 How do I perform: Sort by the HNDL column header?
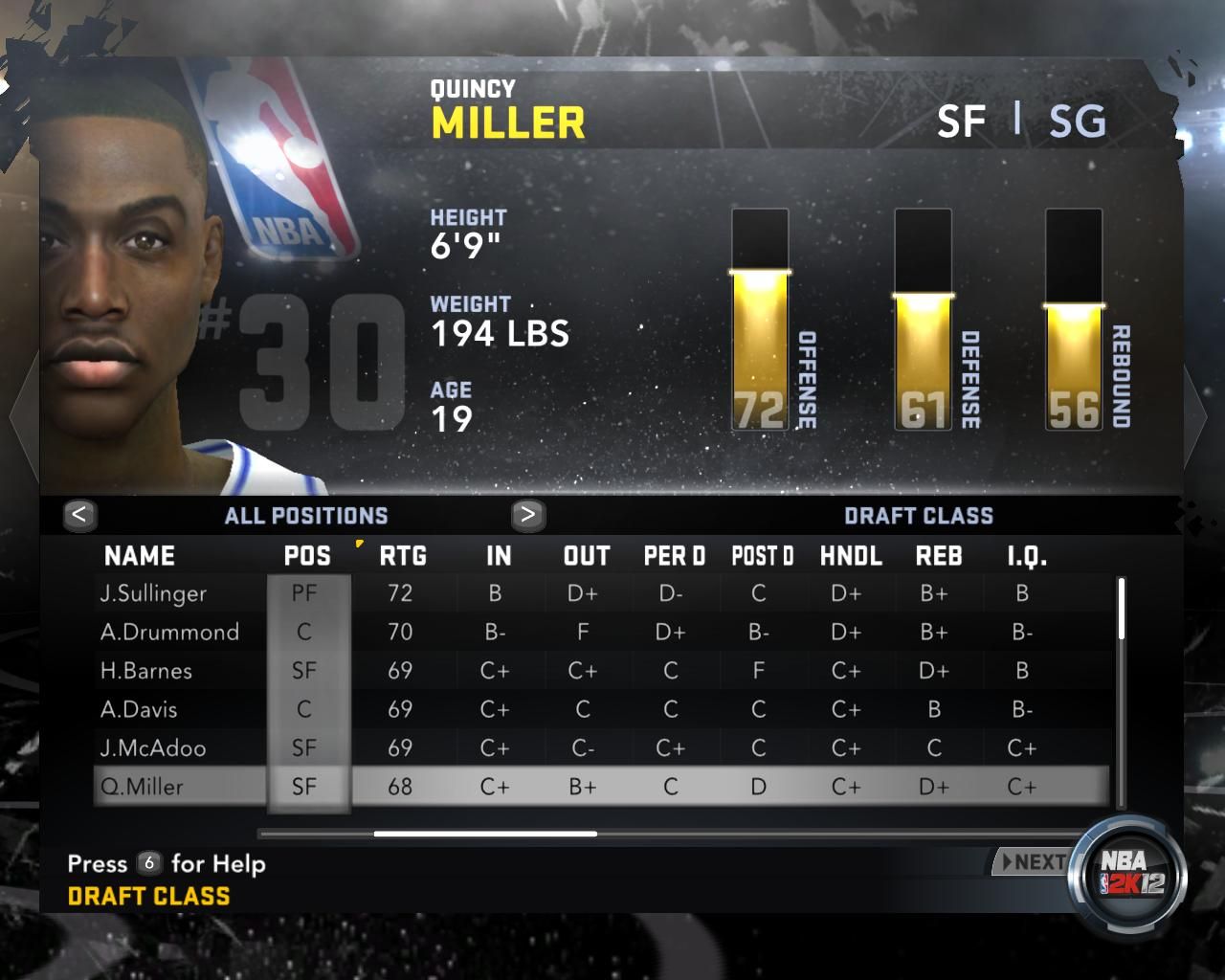click(x=851, y=556)
